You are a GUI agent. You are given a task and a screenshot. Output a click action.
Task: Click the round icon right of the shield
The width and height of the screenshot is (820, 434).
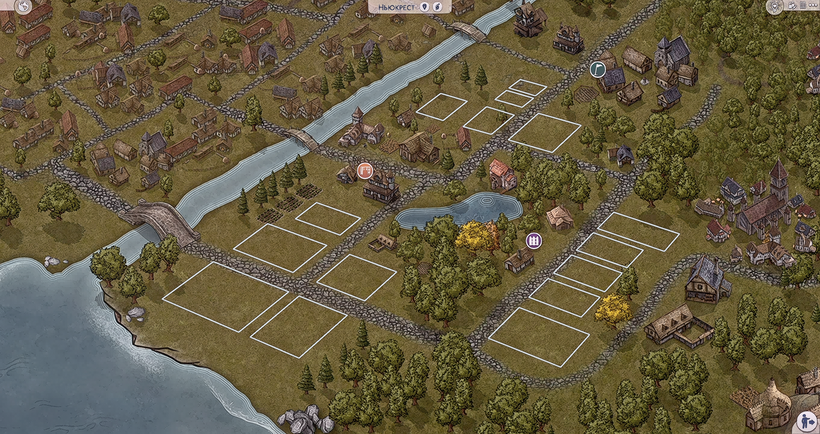coord(439,7)
